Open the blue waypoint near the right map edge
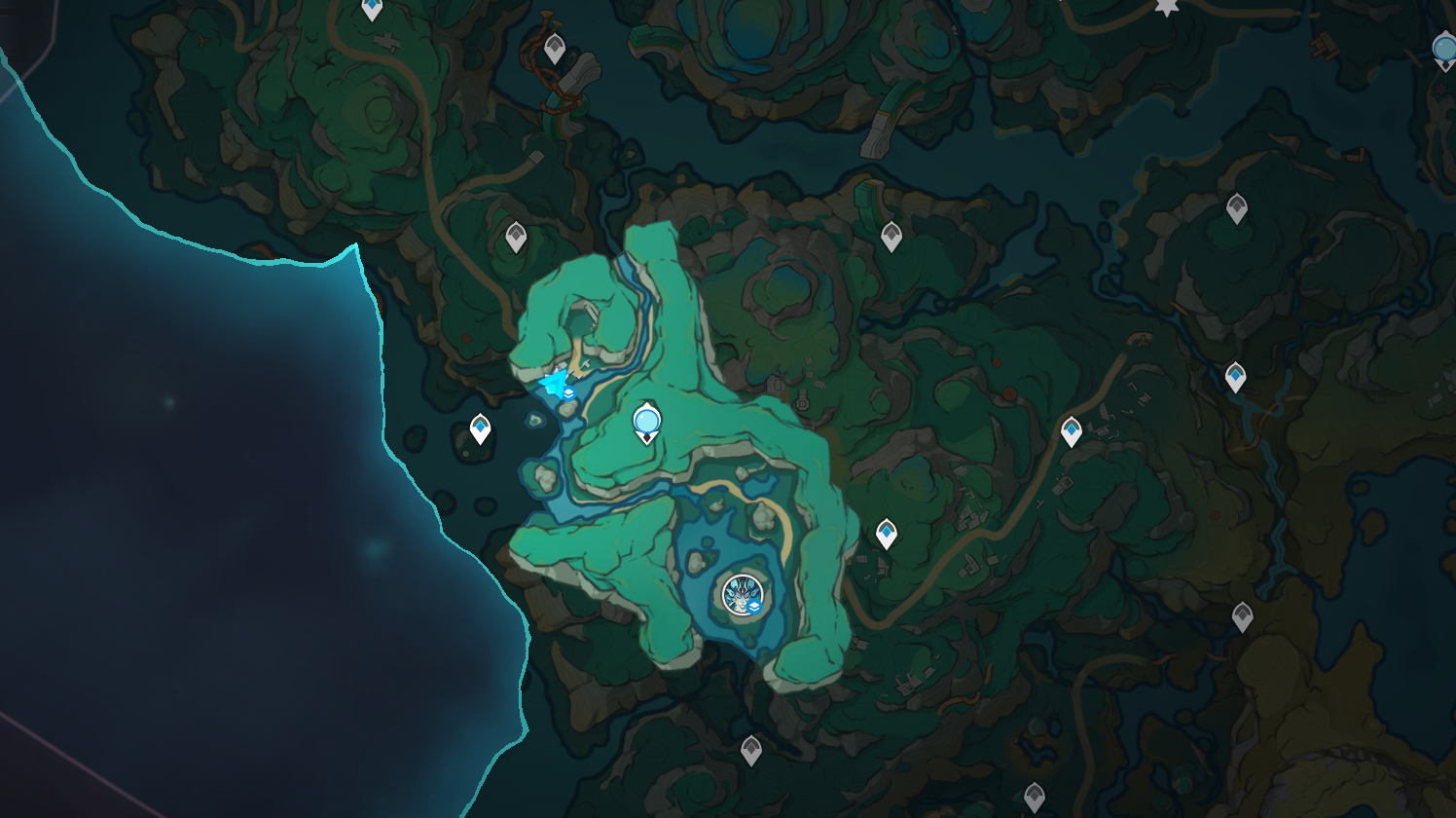The height and width of the screenshot is (818, 1456). pyautogui.click(x=1236, y=375)
